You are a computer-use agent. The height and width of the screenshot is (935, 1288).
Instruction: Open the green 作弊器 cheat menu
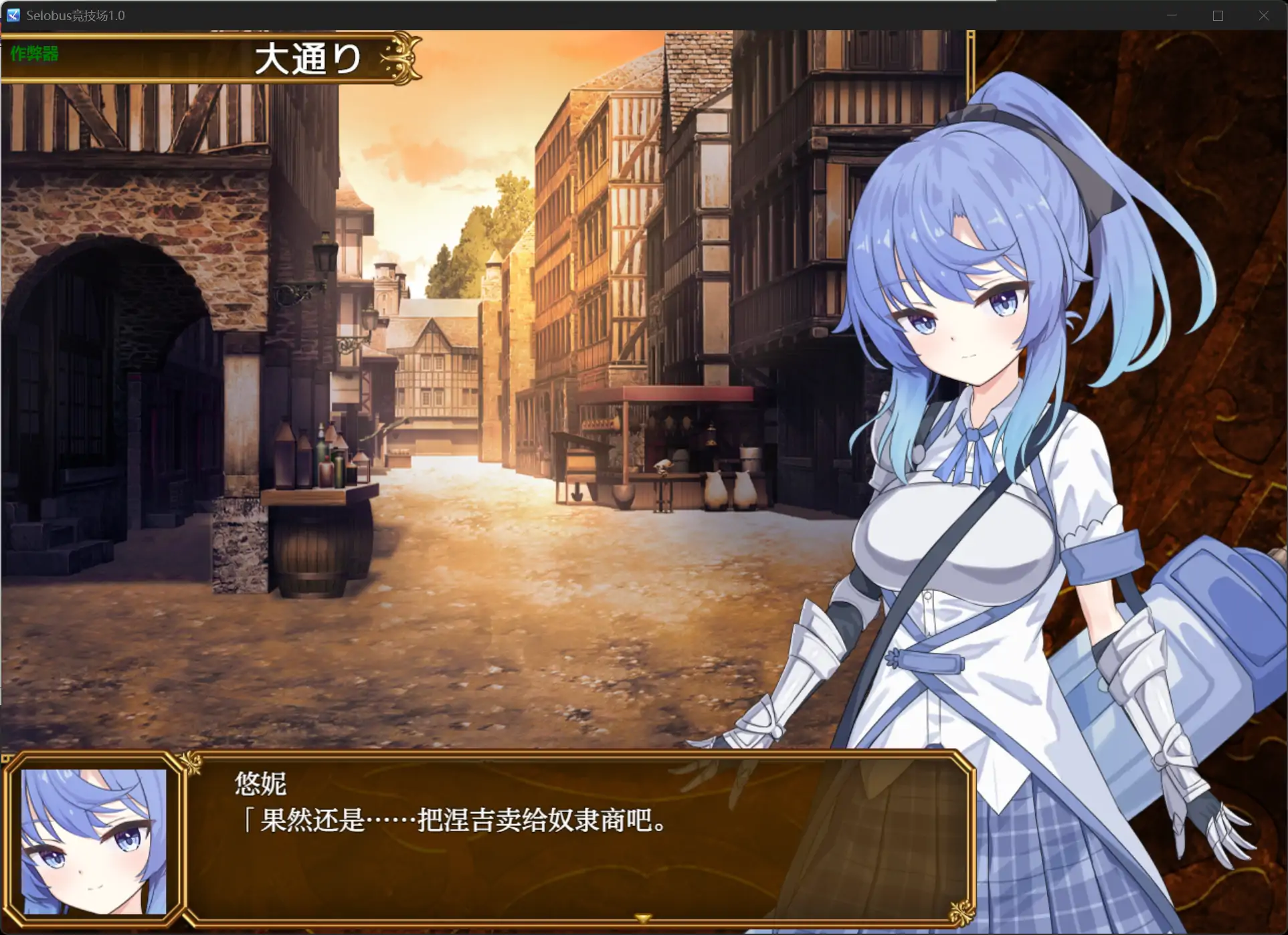coord(34,54)
